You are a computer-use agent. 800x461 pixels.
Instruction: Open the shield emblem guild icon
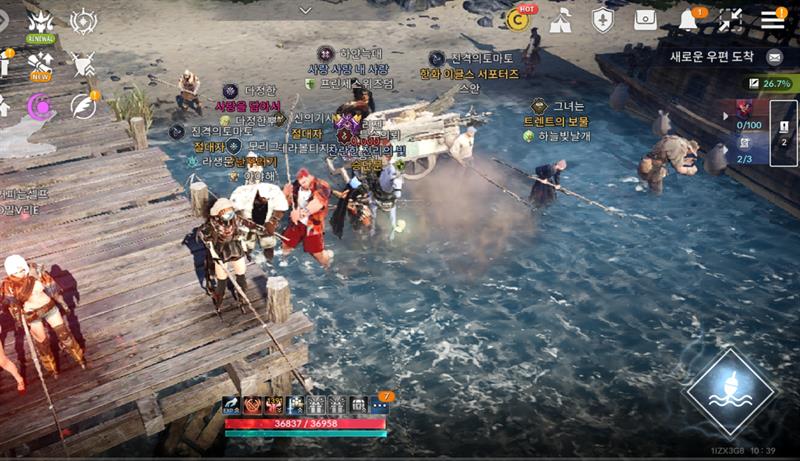tap(602, 20)
